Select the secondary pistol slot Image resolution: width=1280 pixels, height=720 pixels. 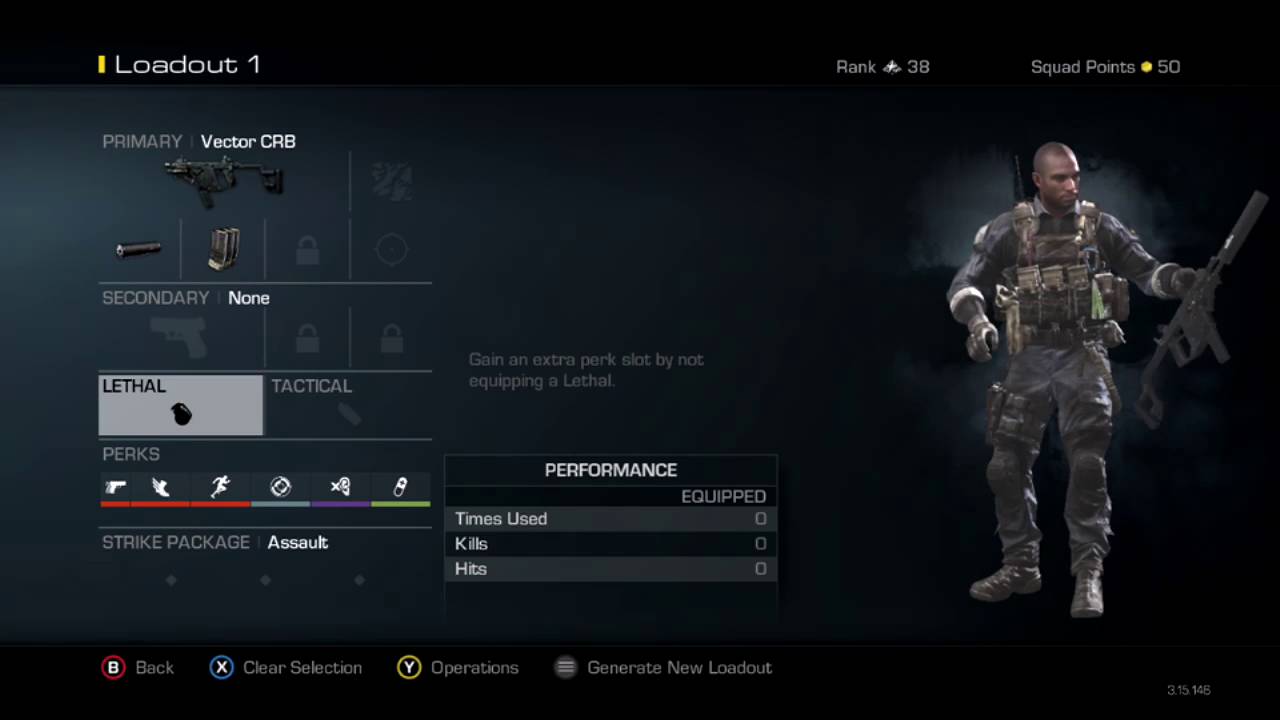180,338
